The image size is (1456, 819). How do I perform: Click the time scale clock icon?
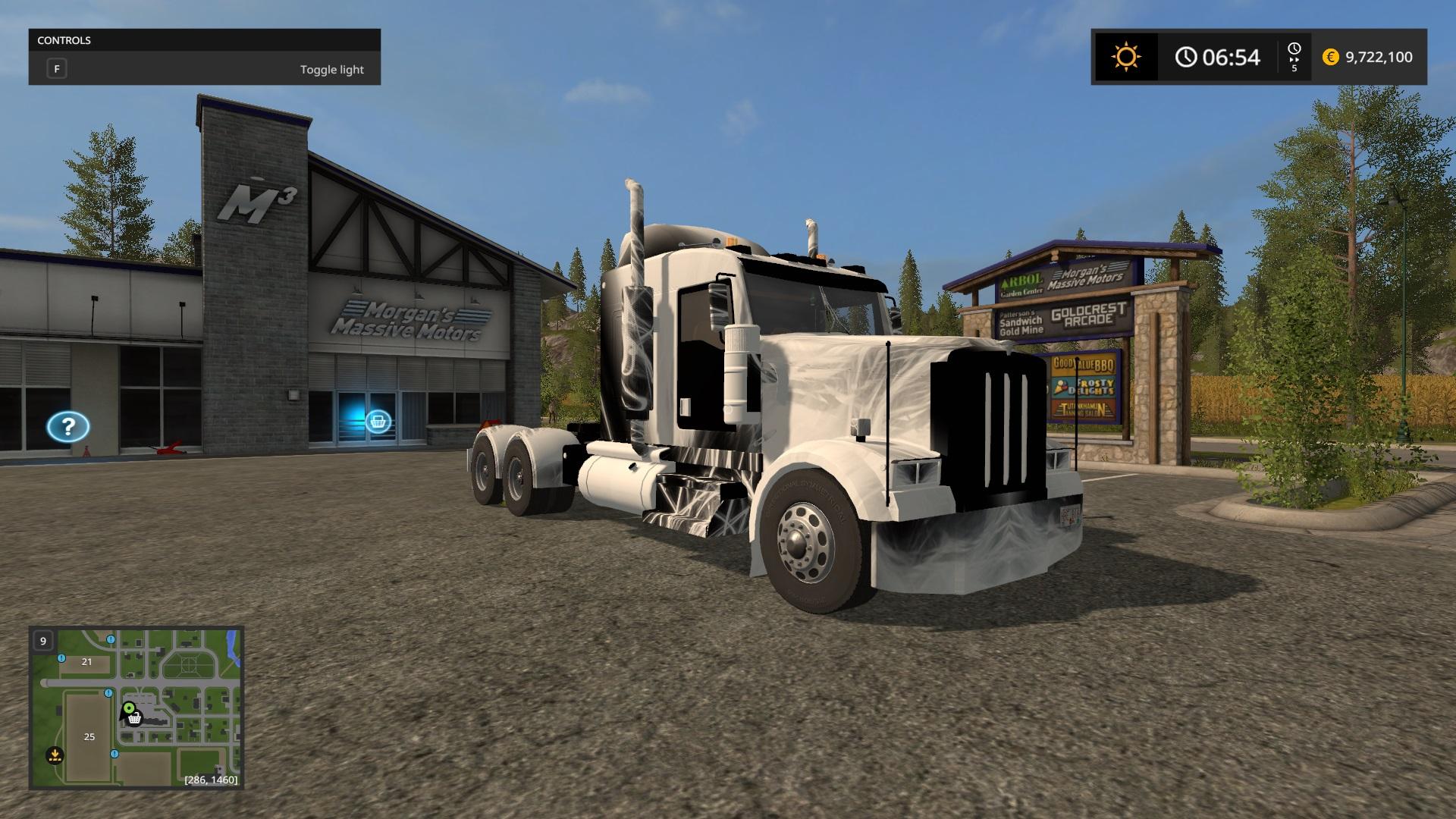pos(1294,49)
